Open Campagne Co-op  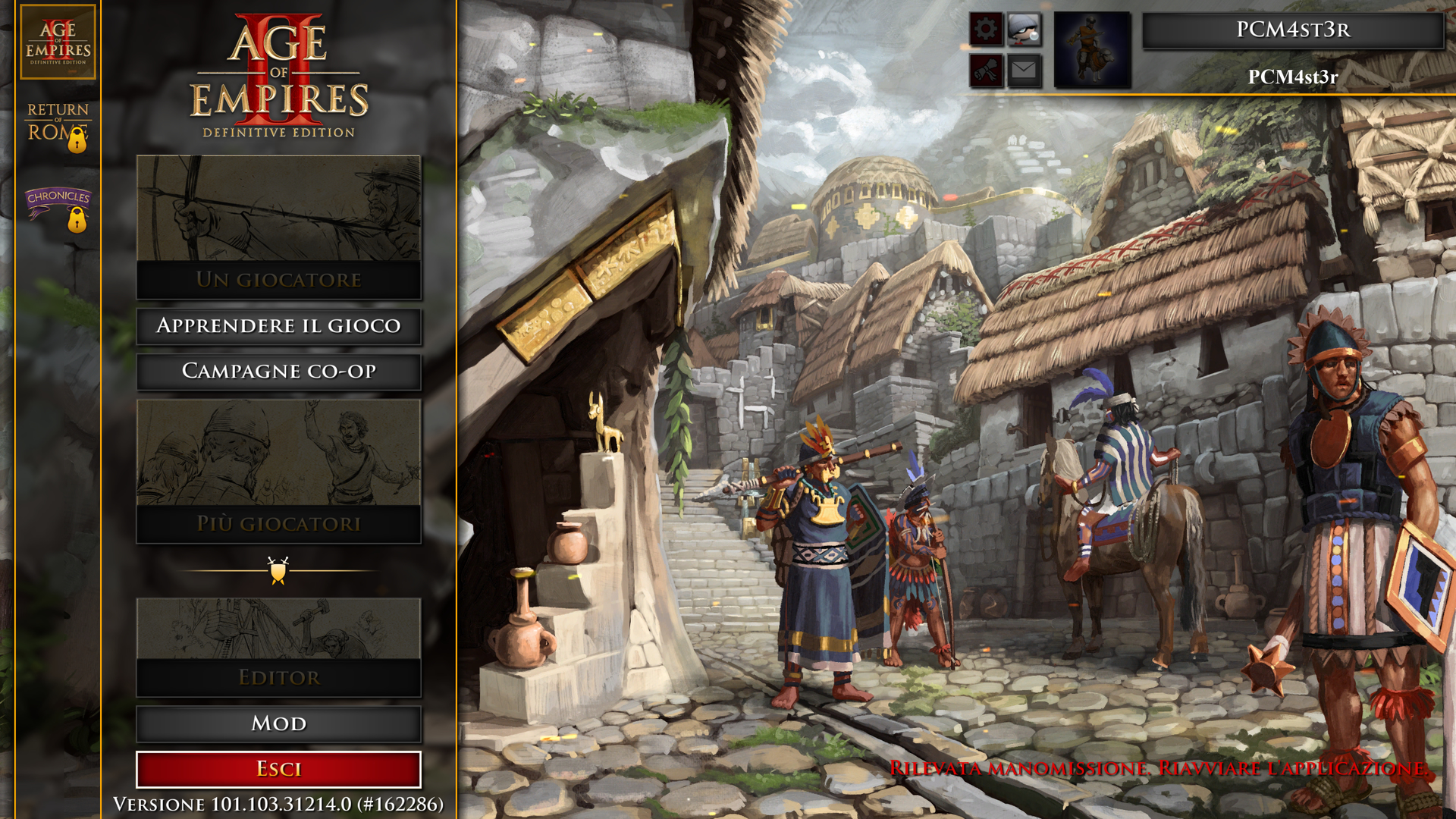click(x=278, y=371)
